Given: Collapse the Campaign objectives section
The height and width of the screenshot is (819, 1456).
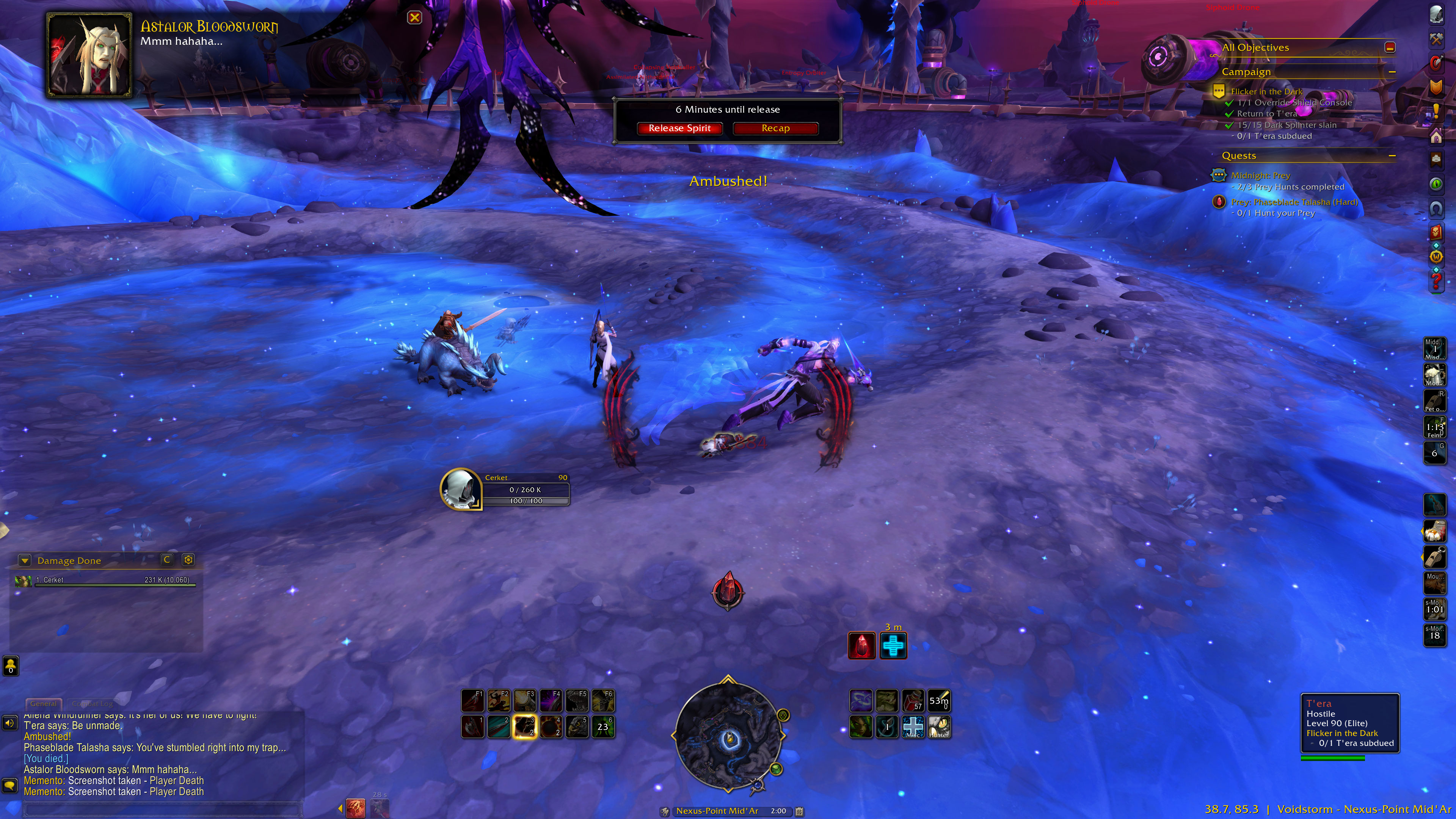Looking at the screenshot, I should coord(1392,72).
